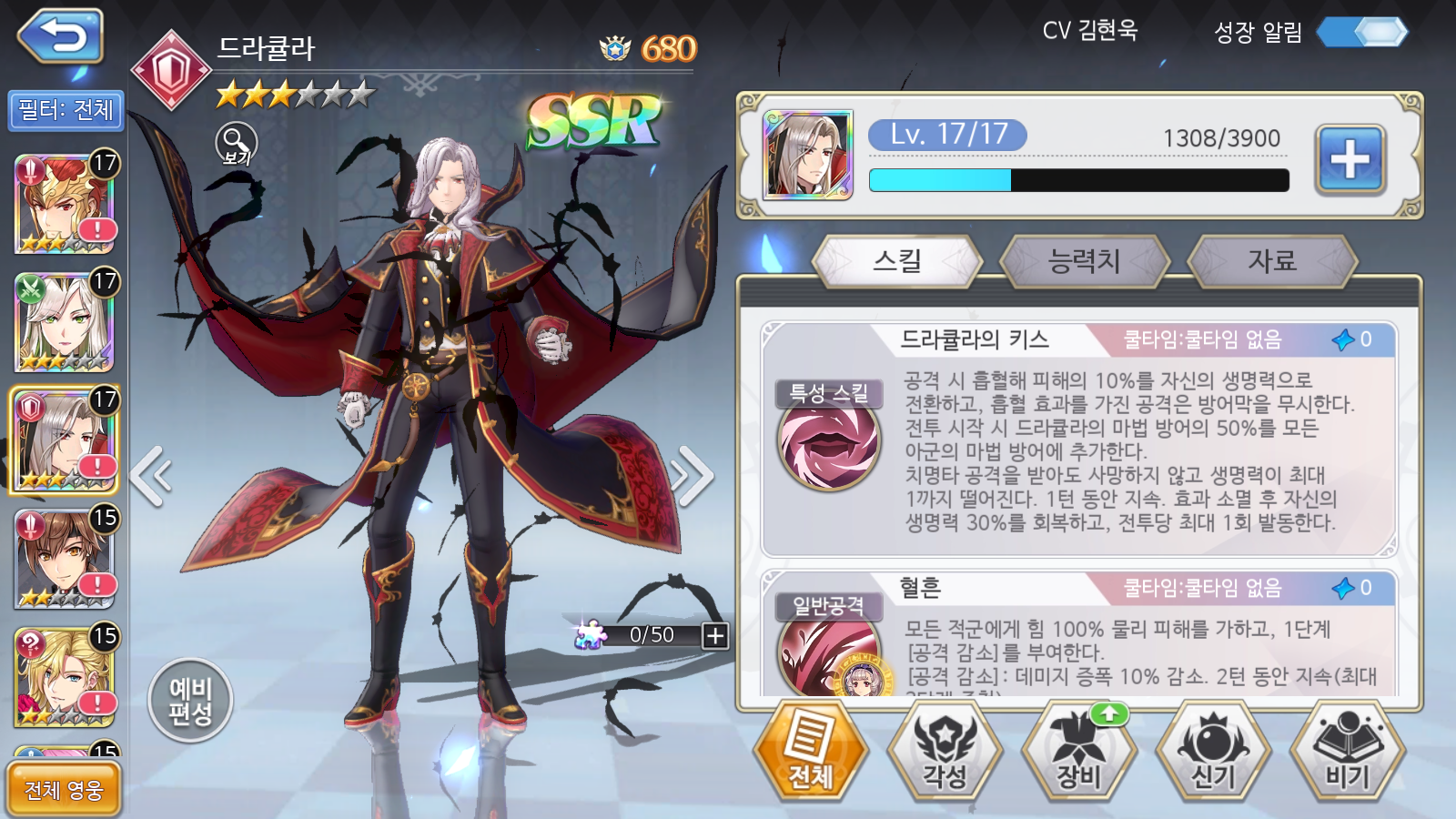Open the 필터: 전체 filter
This screenshot has height=819, width=1456.
(x=66, y=111)
